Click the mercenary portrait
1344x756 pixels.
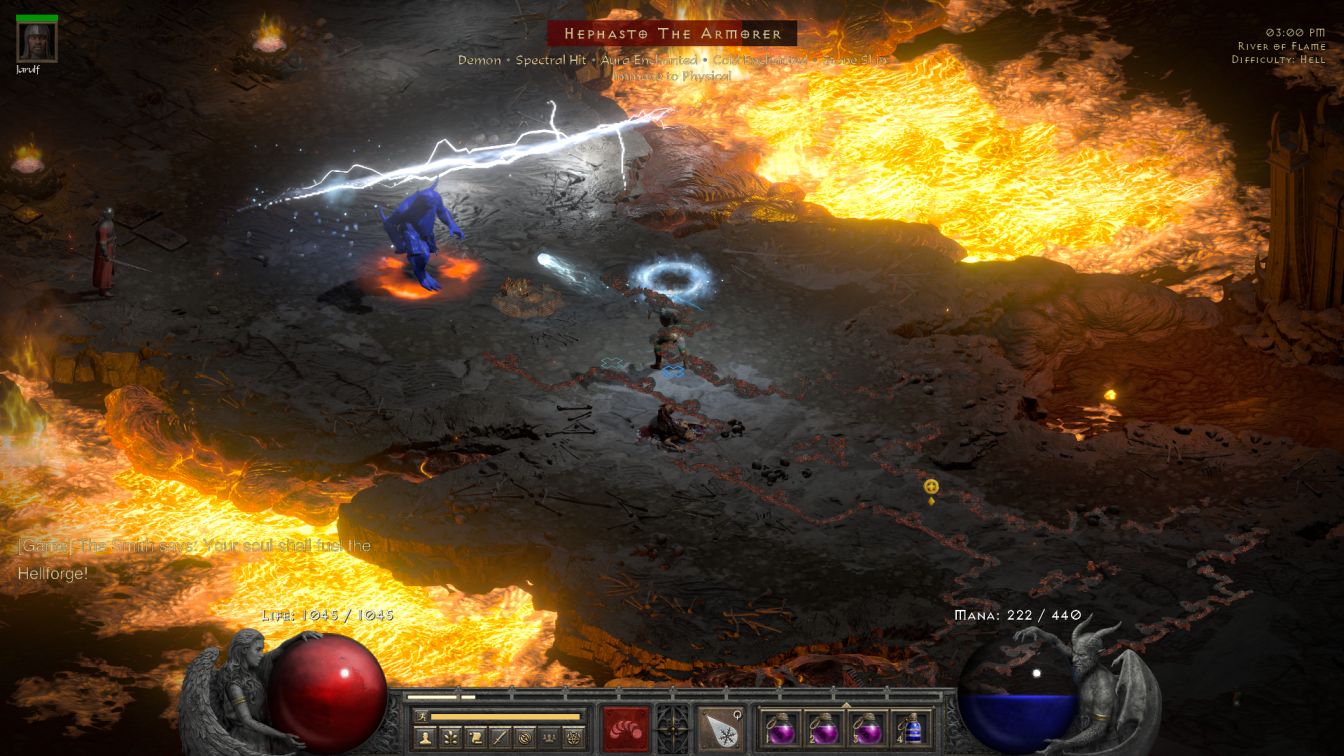click(x=37, y=42)
